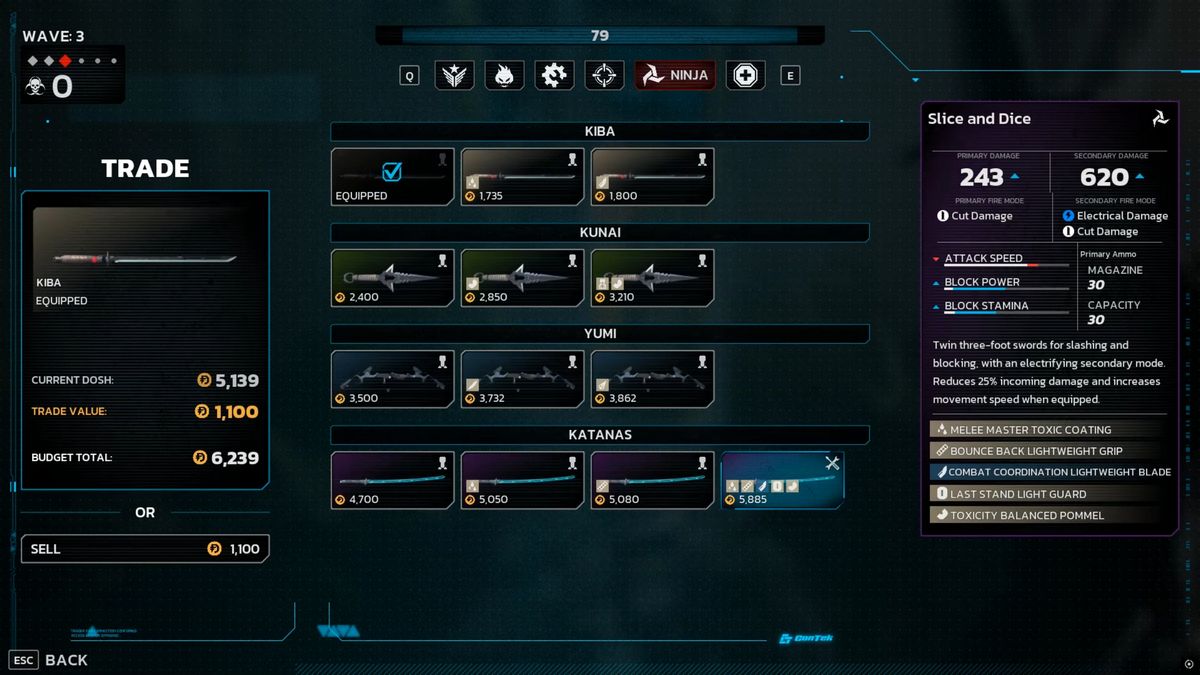The height and width of the screenshot is (675, 1200).
Task: Choose the Kiba variant costing 1,800
Action: tap(652, 177)
